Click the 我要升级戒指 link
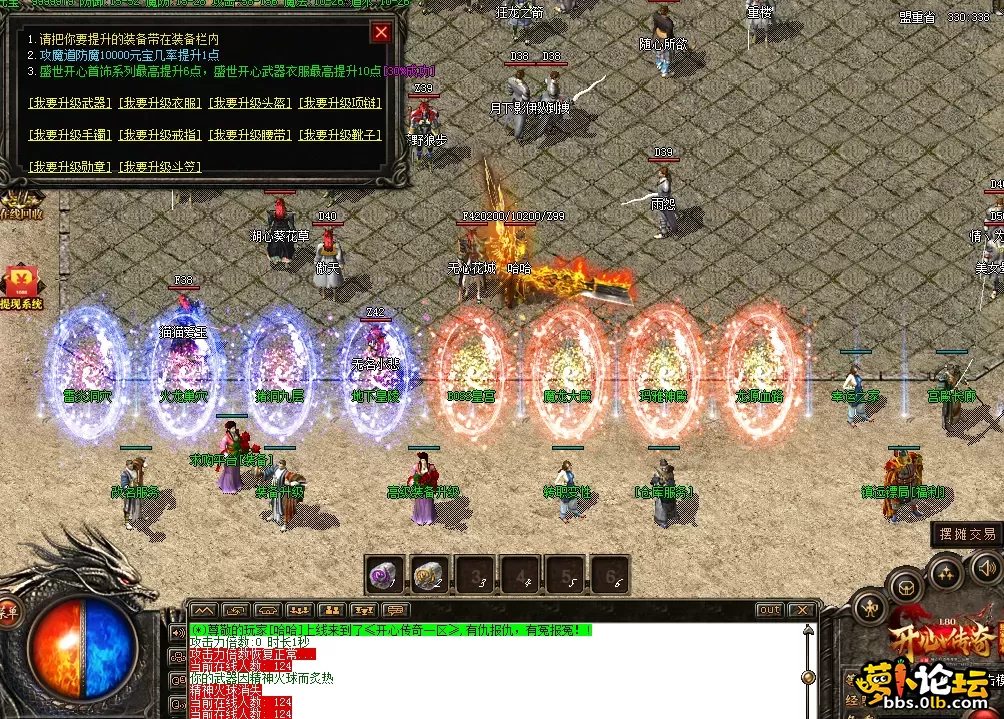The image size is (1004, 719). click(x=160, y=134)
